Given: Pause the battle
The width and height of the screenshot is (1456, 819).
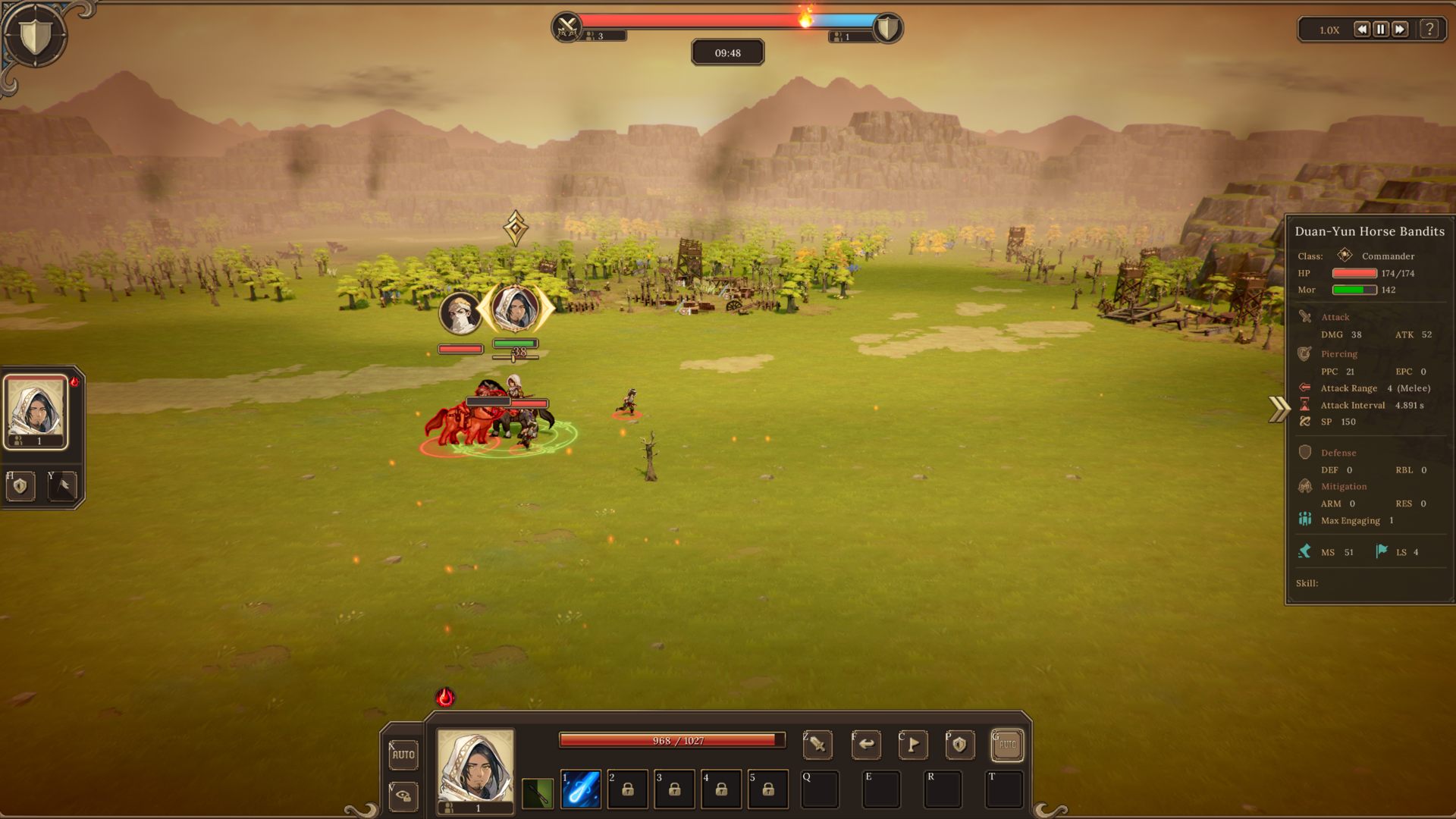Looking at the screenshot, I should [x=1380, y=30].
